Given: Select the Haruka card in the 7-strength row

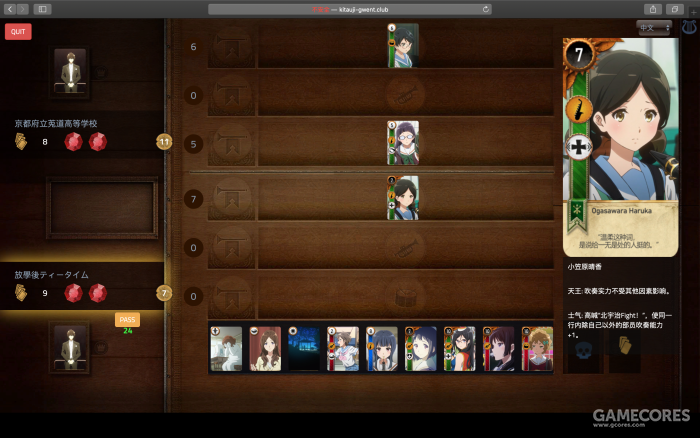Looking at the screenshot, I should 403,197.
